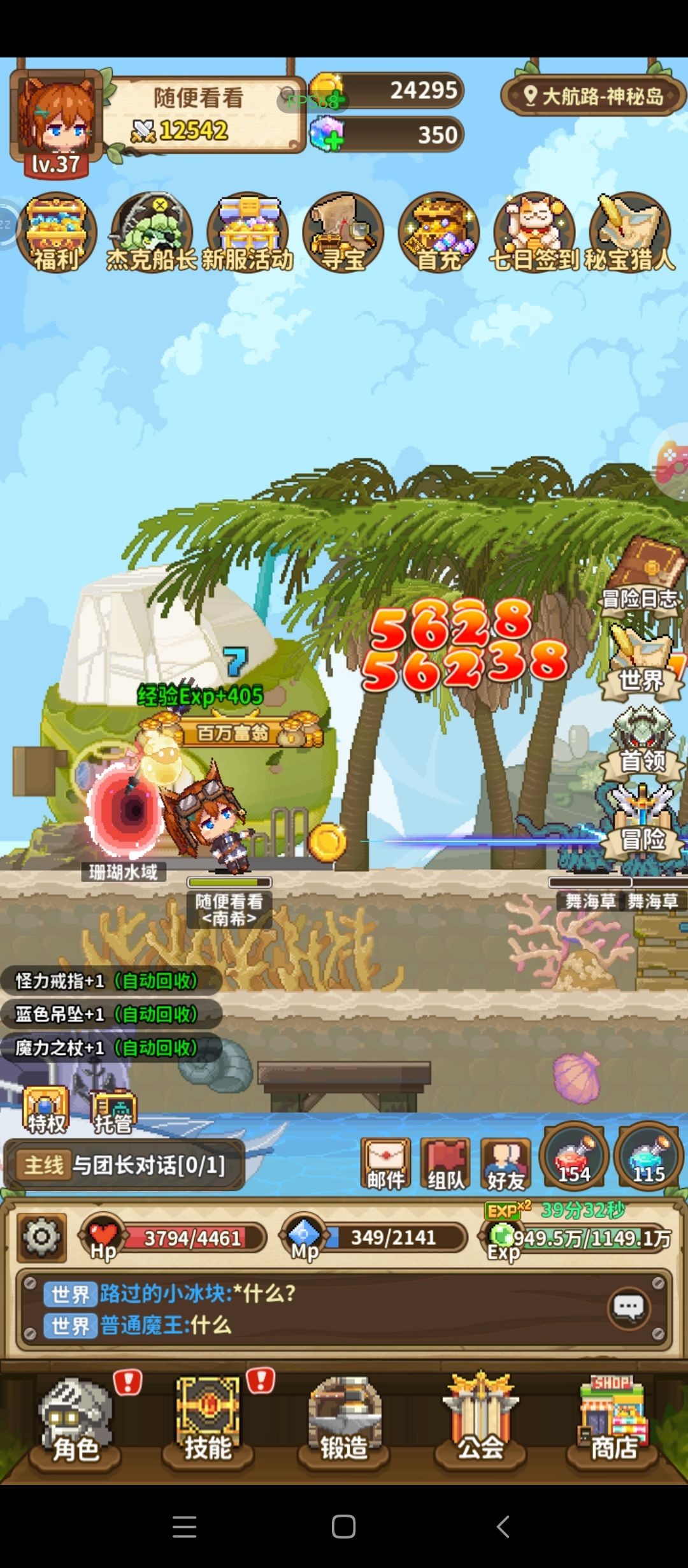Open the gear settings button
The image size is (688, 1568).
click(41, 1238)
